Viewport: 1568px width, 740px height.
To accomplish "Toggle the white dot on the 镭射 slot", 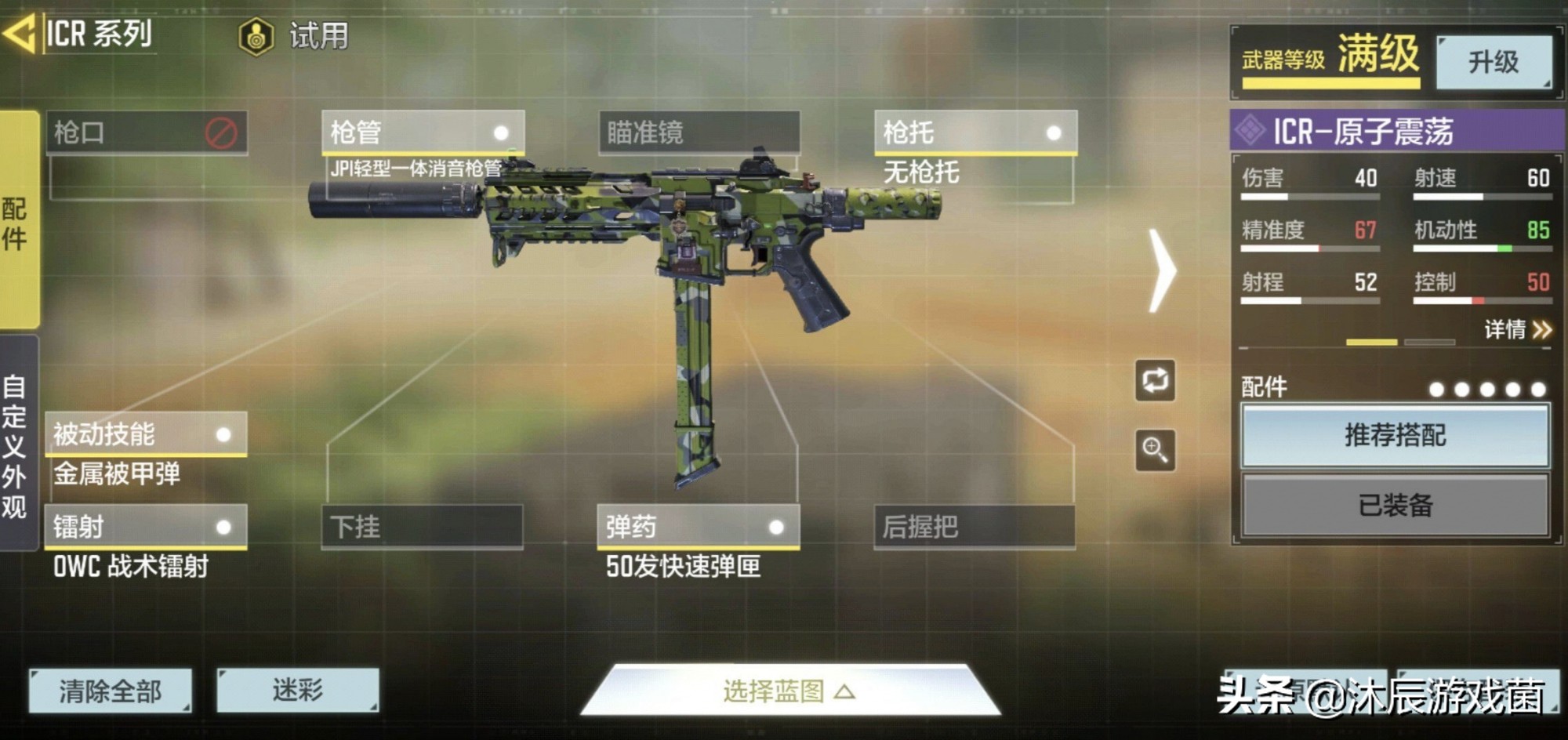I will click(225, 528).
